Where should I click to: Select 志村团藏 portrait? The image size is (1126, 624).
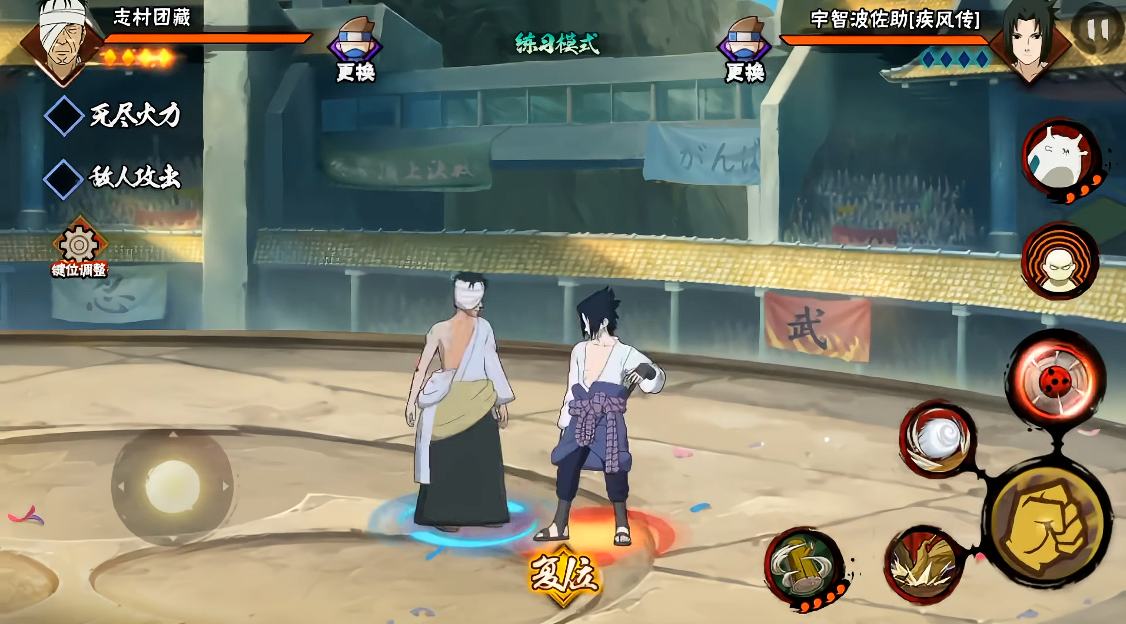coord(64,38)
